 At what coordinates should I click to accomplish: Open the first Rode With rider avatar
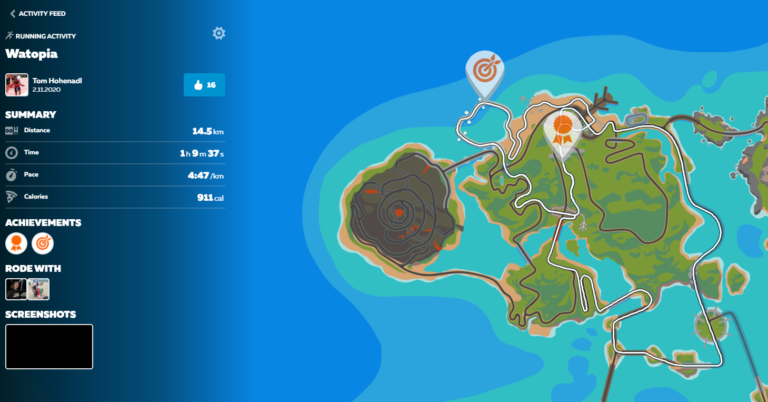[x=16, y=289]
